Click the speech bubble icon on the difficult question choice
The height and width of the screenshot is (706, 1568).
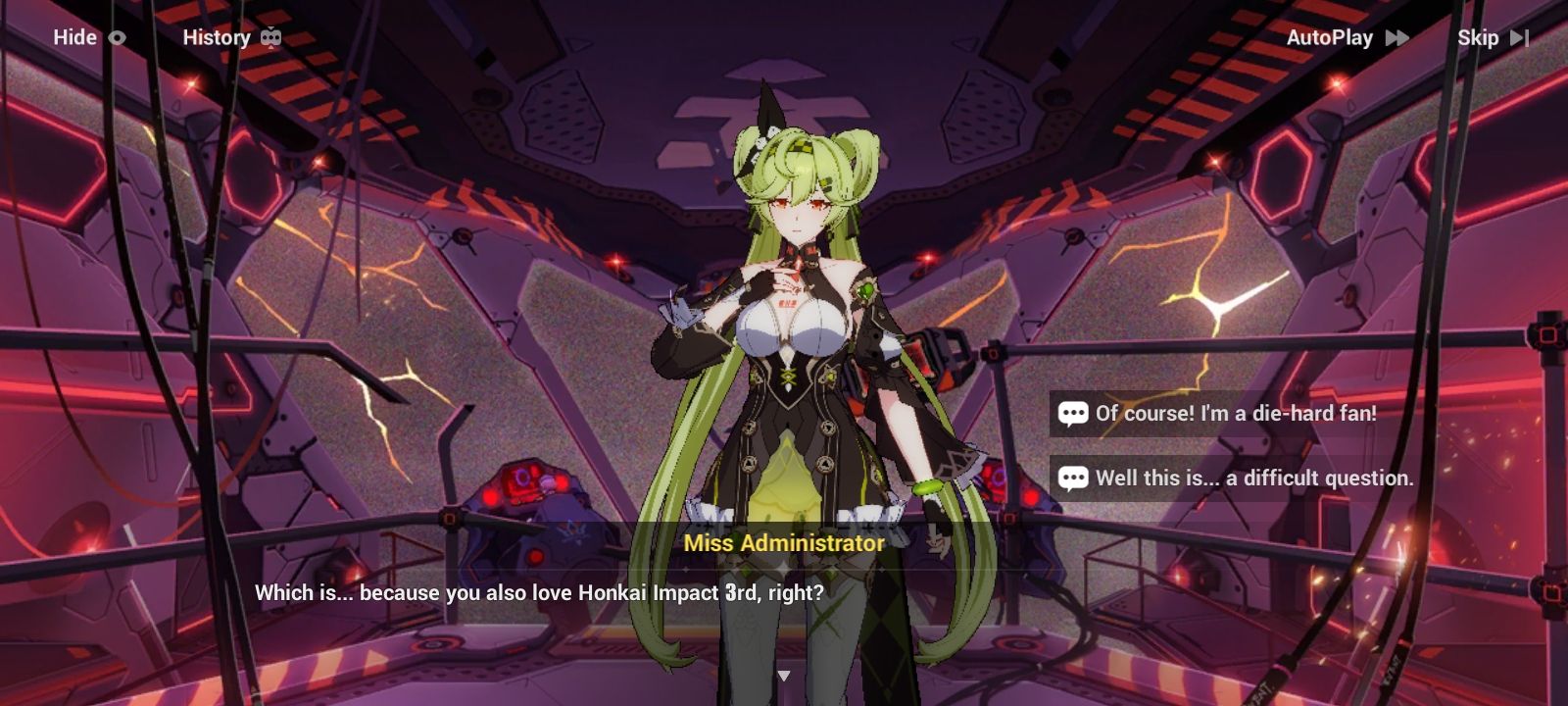(1072, 479)
